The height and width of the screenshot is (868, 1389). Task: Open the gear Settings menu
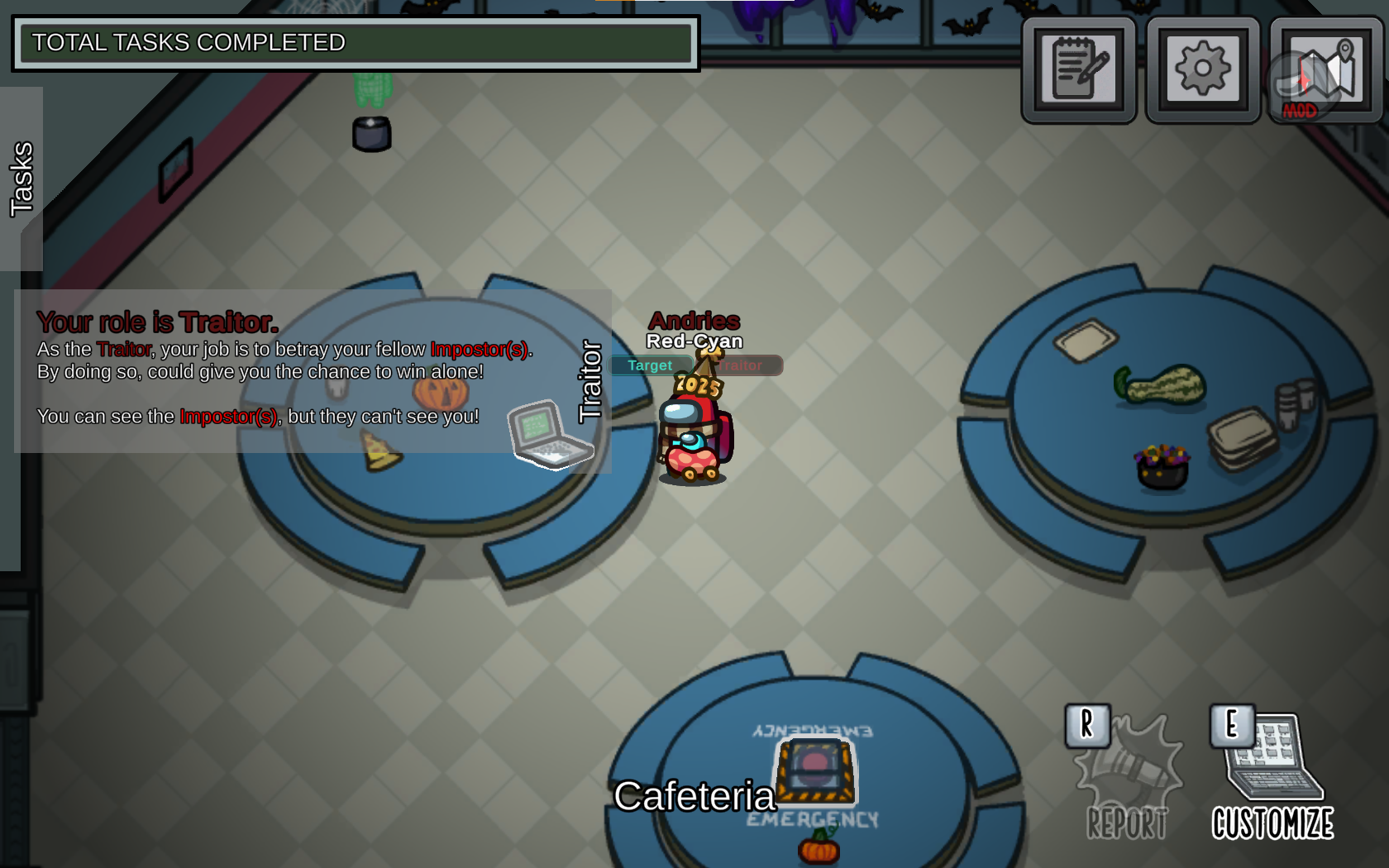pyautogui.click(x=1203, y=69)
